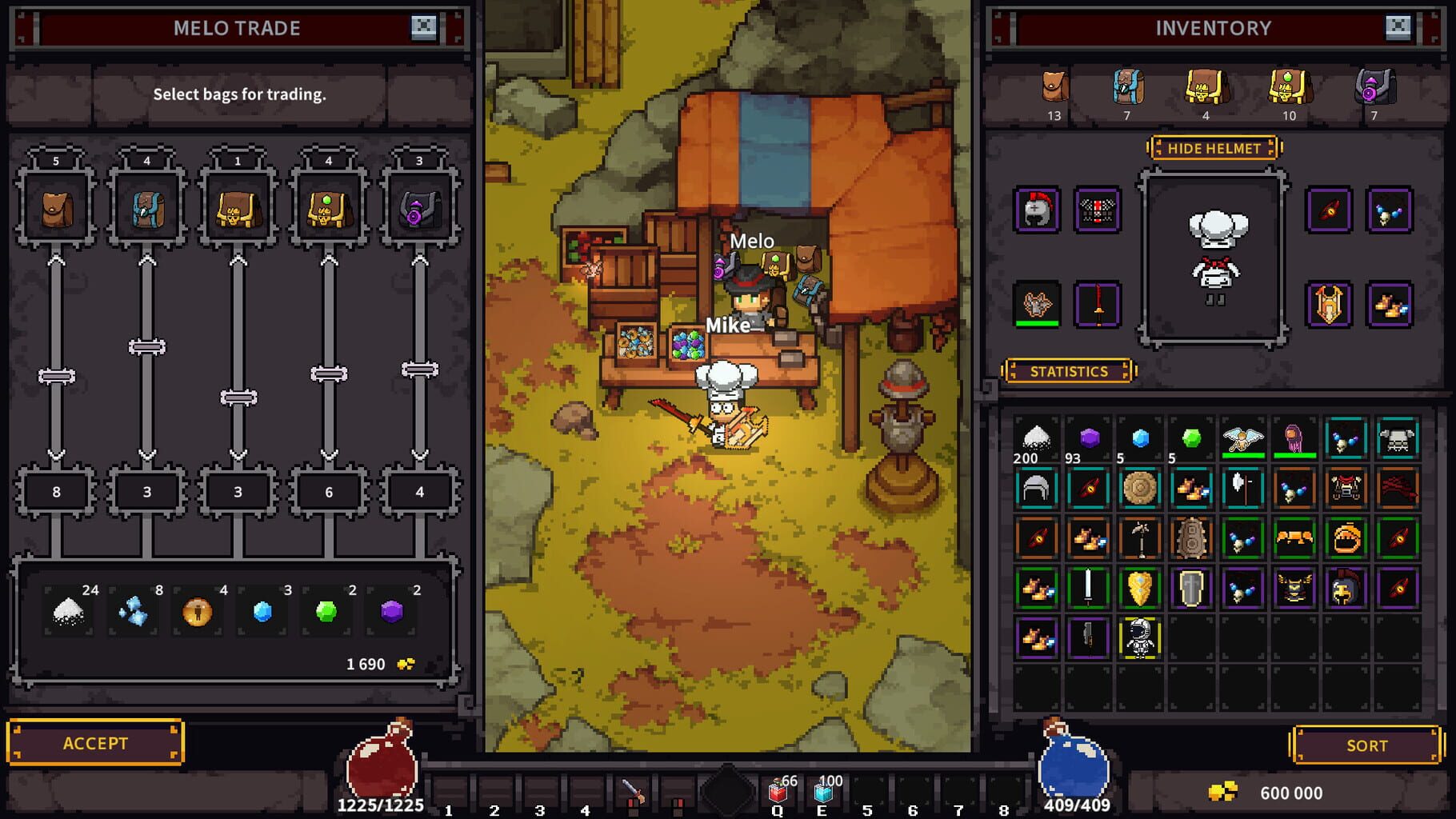
Task: Select the purple crystal stack of 93
Action: point(1088,436)
